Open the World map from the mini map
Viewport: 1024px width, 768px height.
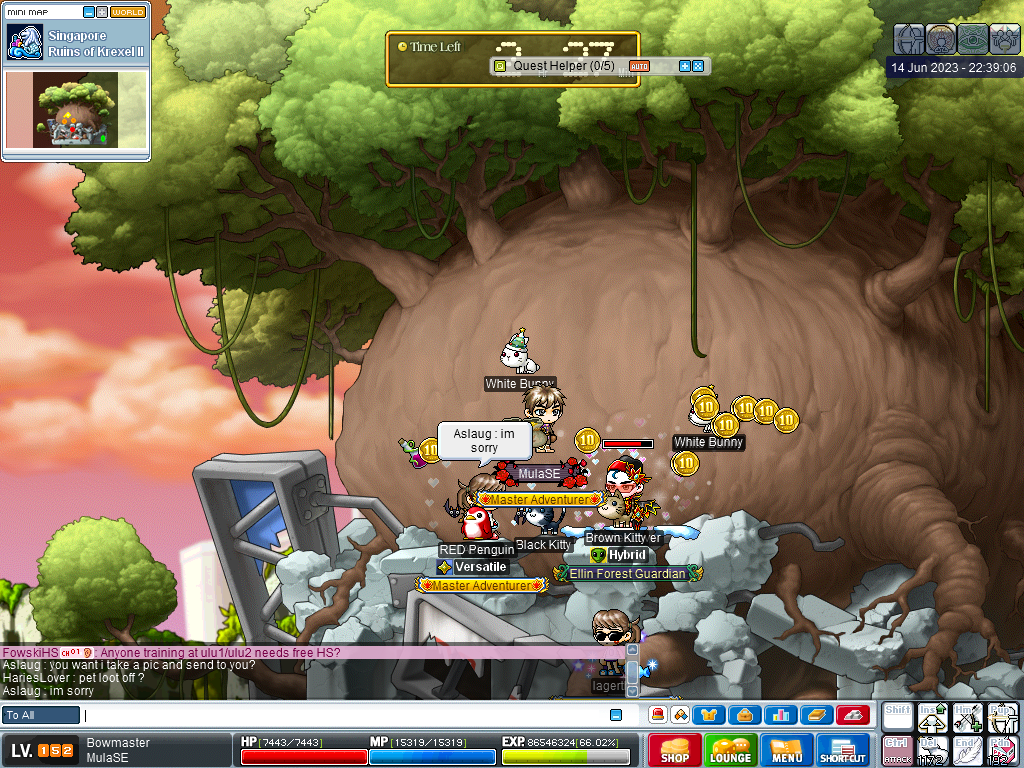(x=128, y=12)
